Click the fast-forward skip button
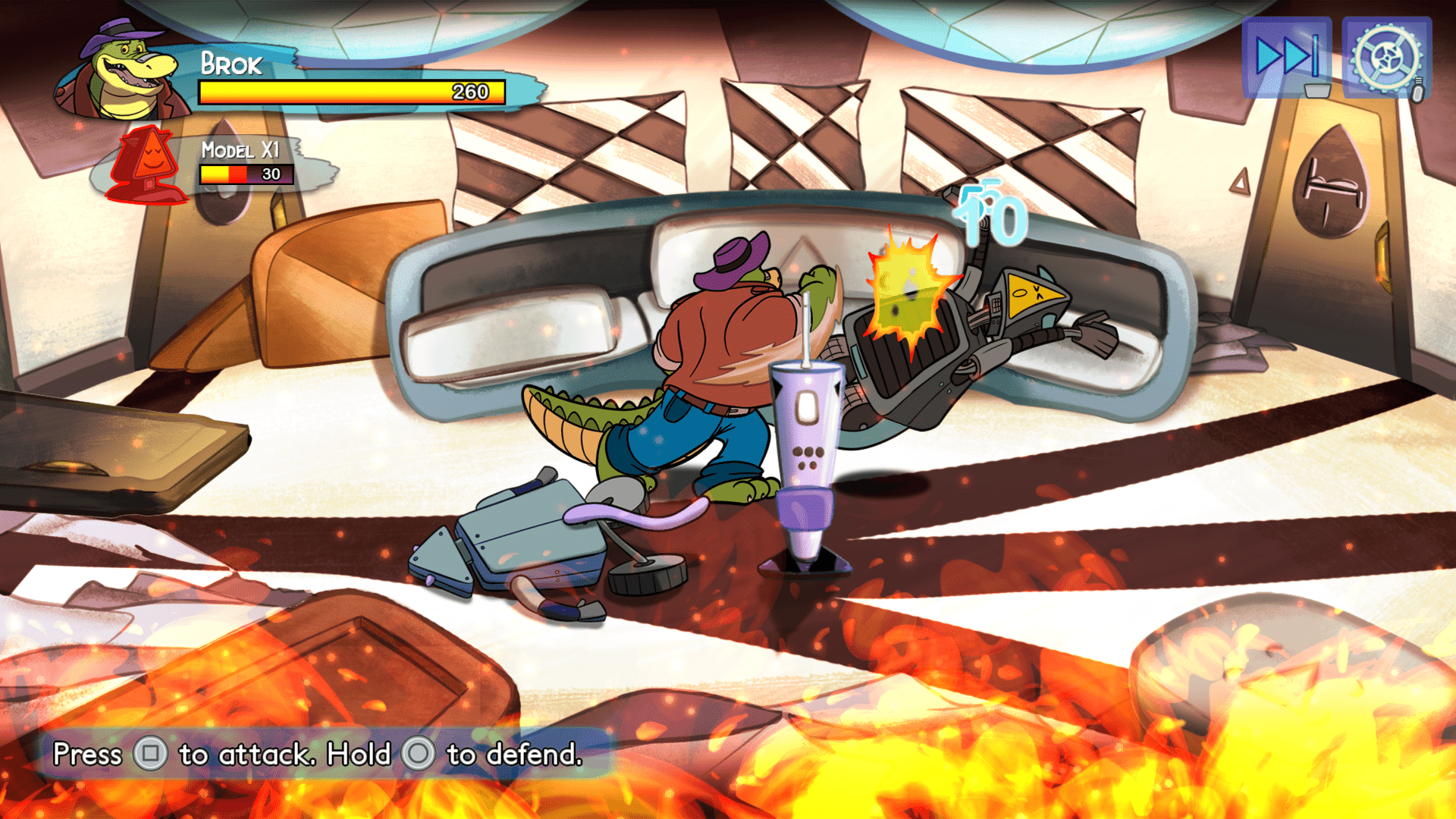Image resolution: width=1456 pixels, height=819 pixels. 1286,57
